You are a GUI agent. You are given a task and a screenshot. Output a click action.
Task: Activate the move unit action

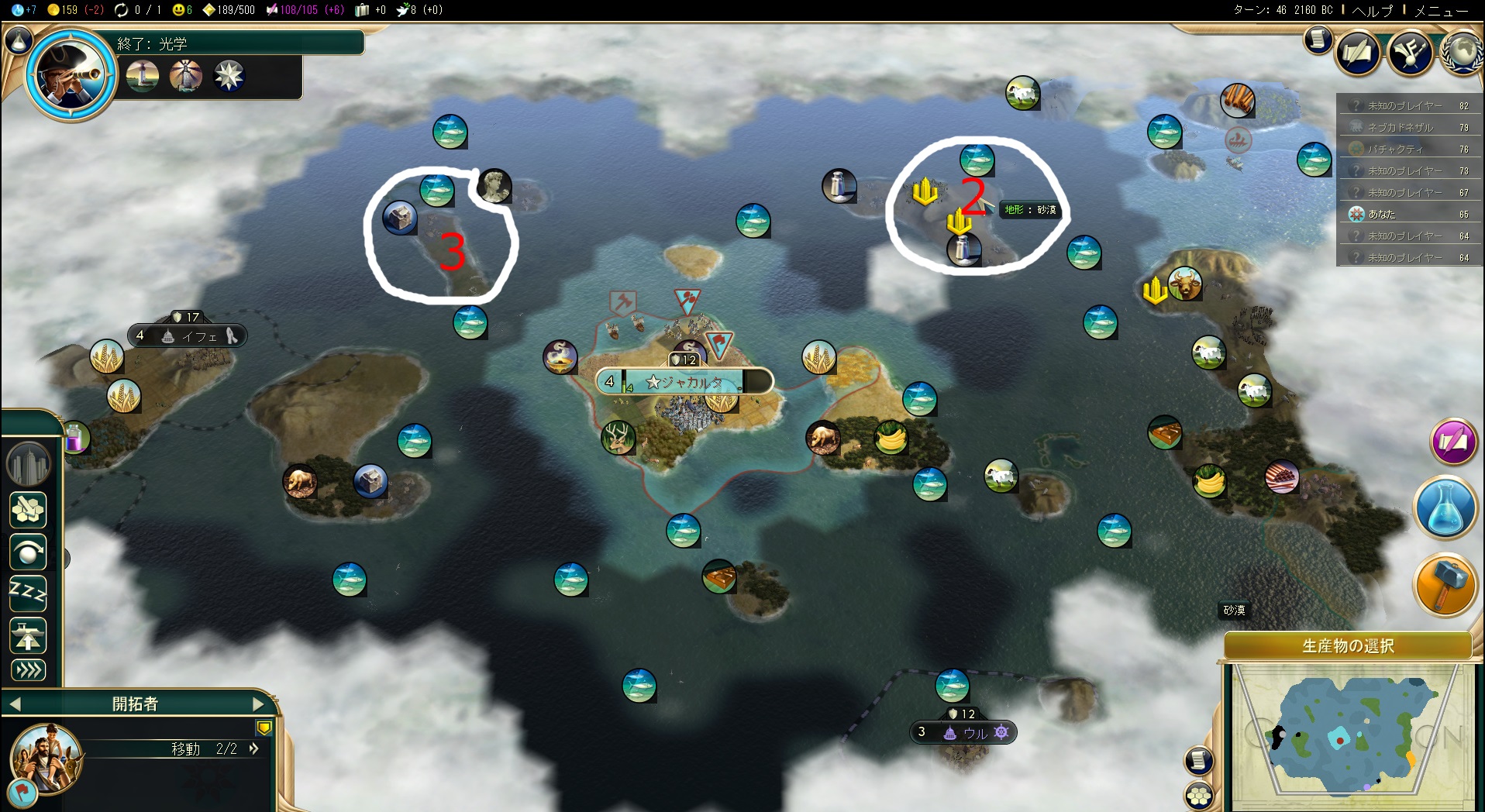(x=28, y=553)
